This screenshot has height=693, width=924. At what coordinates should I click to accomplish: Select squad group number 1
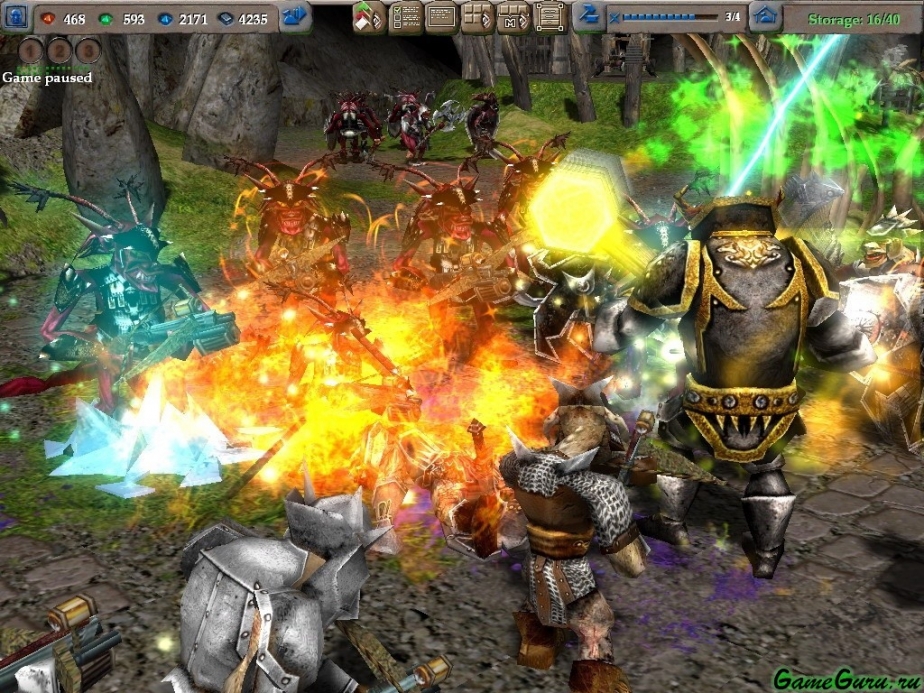click(x=30, y=50)
